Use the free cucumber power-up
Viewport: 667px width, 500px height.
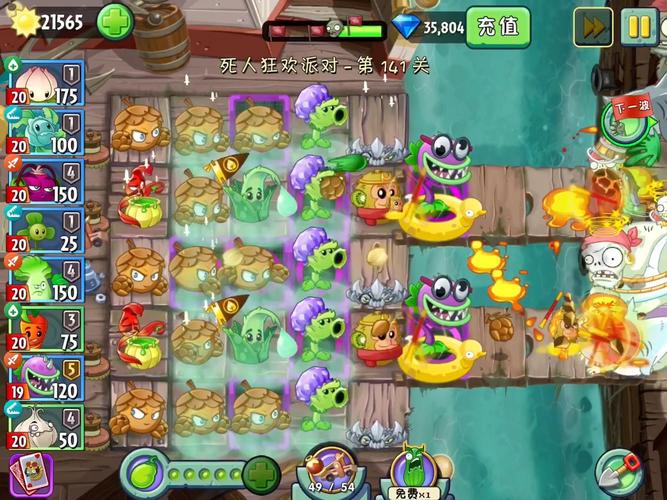coord(412,470)
